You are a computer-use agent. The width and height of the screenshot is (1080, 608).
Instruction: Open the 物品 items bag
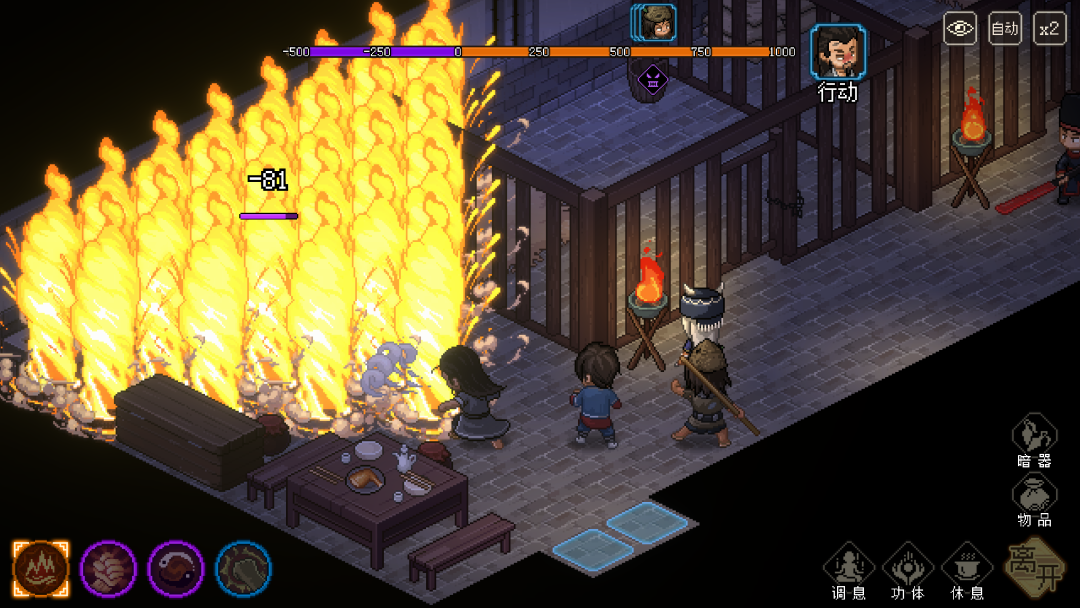click(x=1034, y=497)
